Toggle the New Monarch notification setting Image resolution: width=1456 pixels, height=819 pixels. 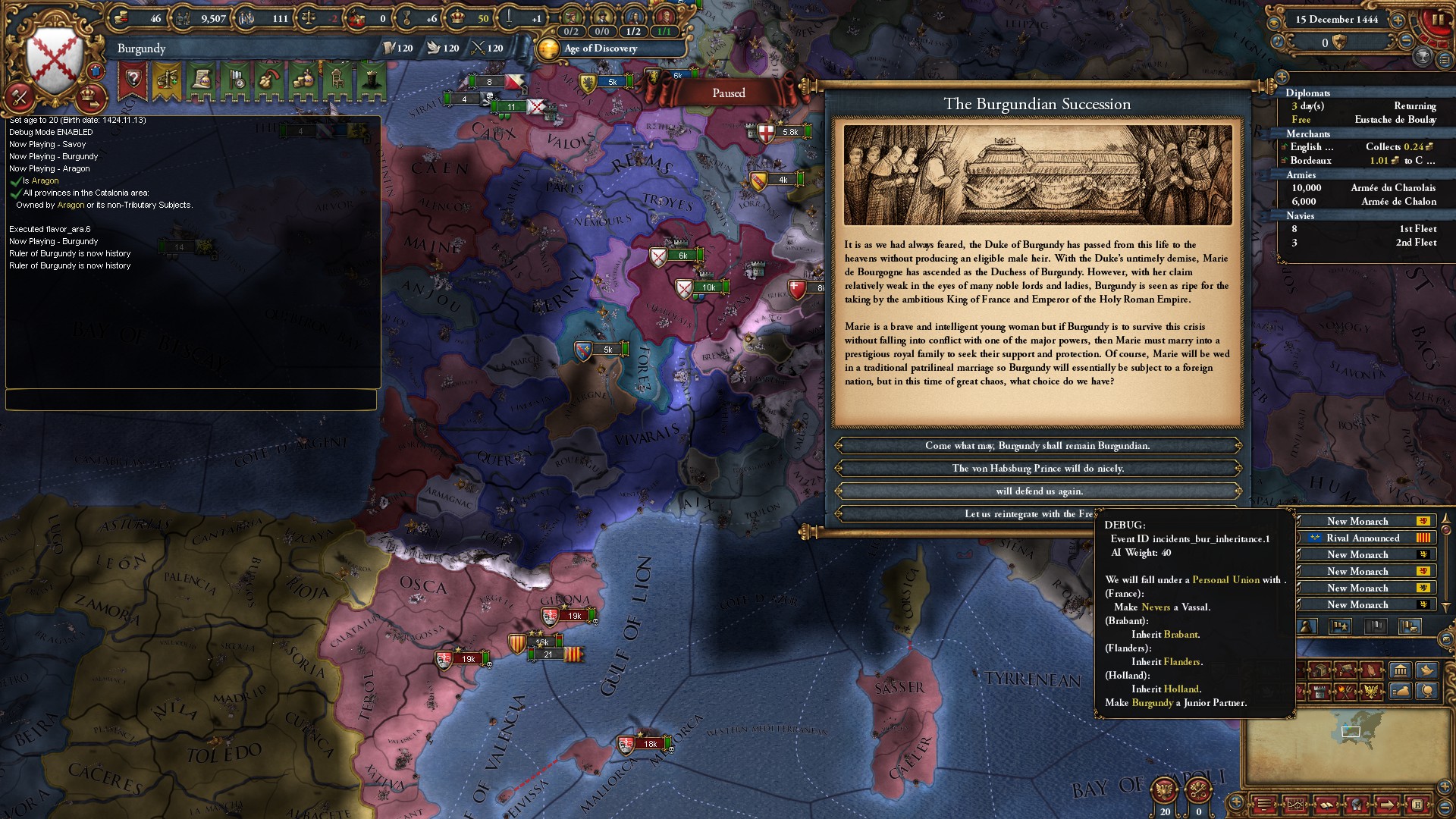pyautogui.click(x=1365, y=522)
